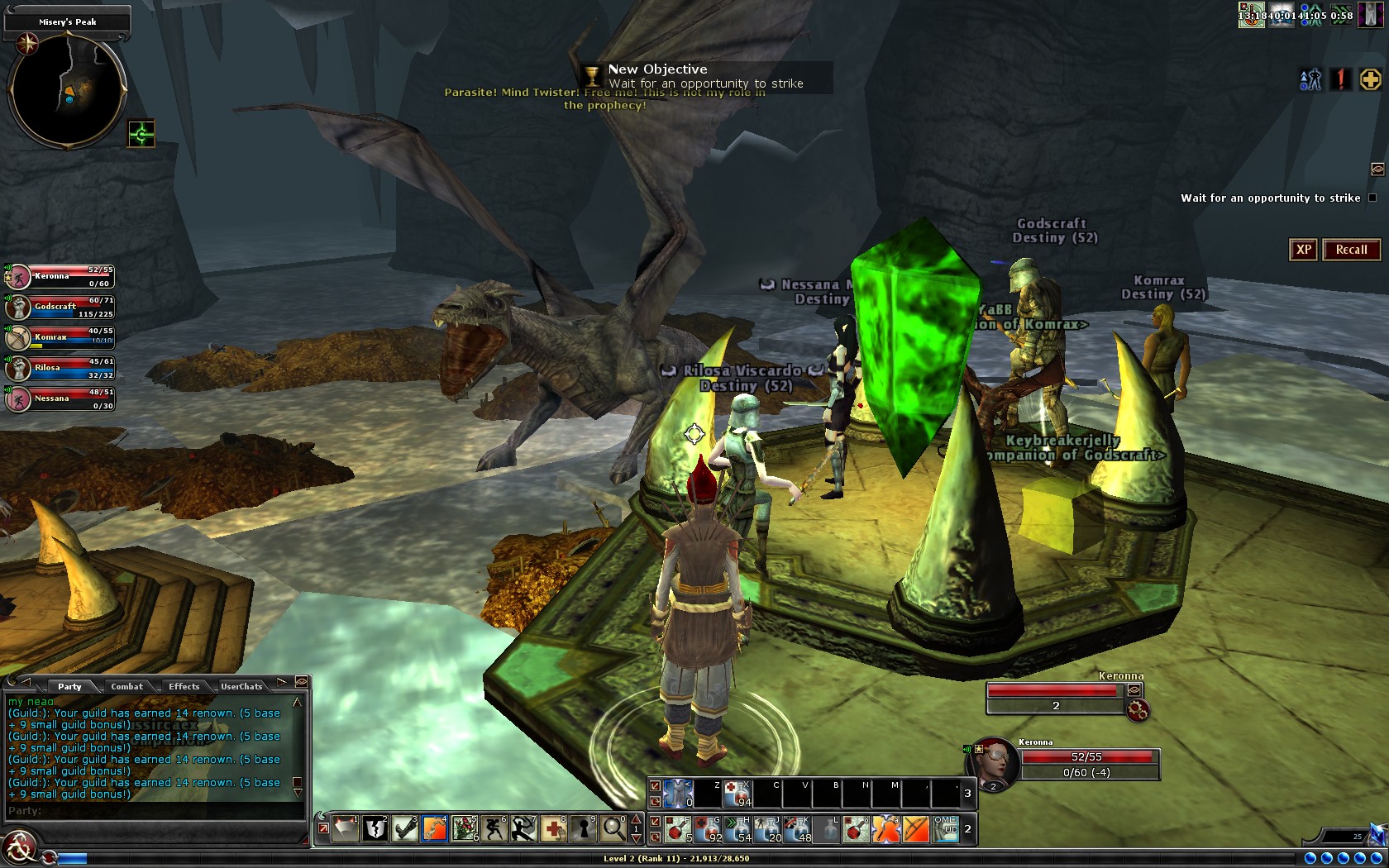Click the Misery's Peak minimap
This screenshot has width=1389, height=868.
[67, 88]
